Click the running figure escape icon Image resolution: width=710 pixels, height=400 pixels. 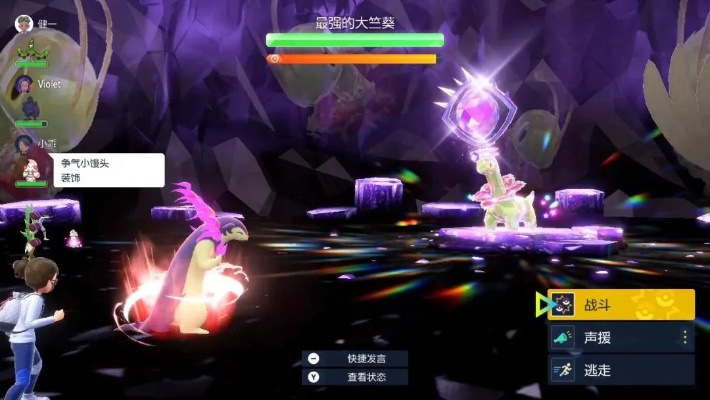[563, 370]
